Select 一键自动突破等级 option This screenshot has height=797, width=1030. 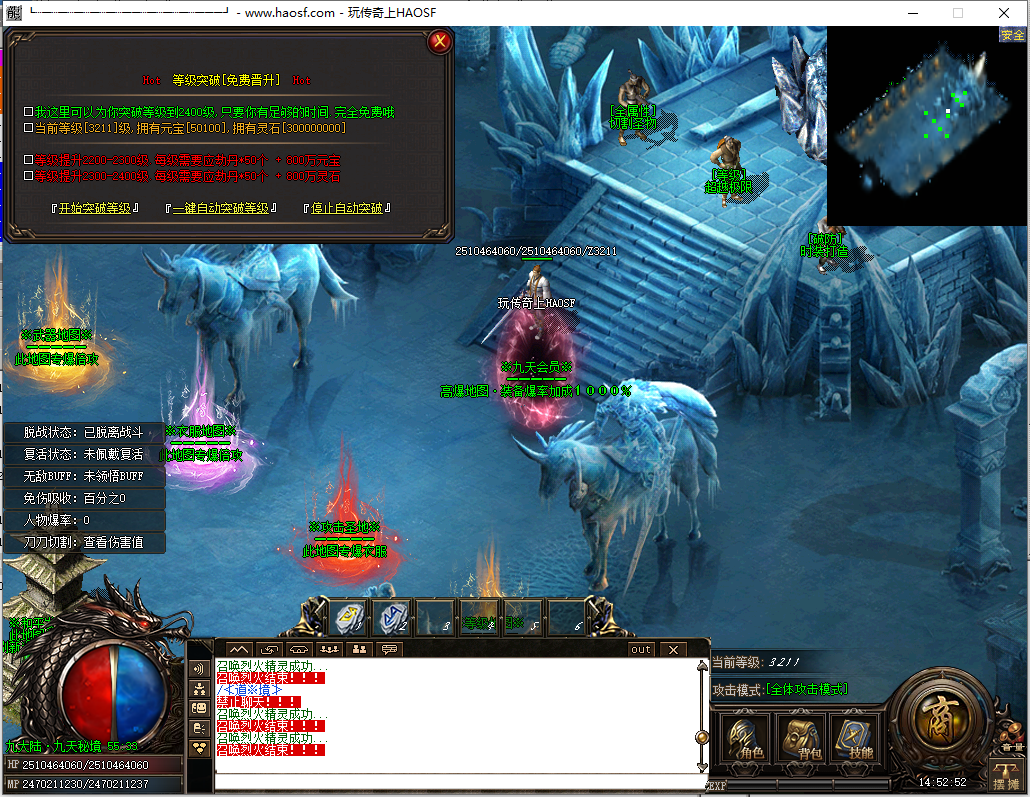220,208
